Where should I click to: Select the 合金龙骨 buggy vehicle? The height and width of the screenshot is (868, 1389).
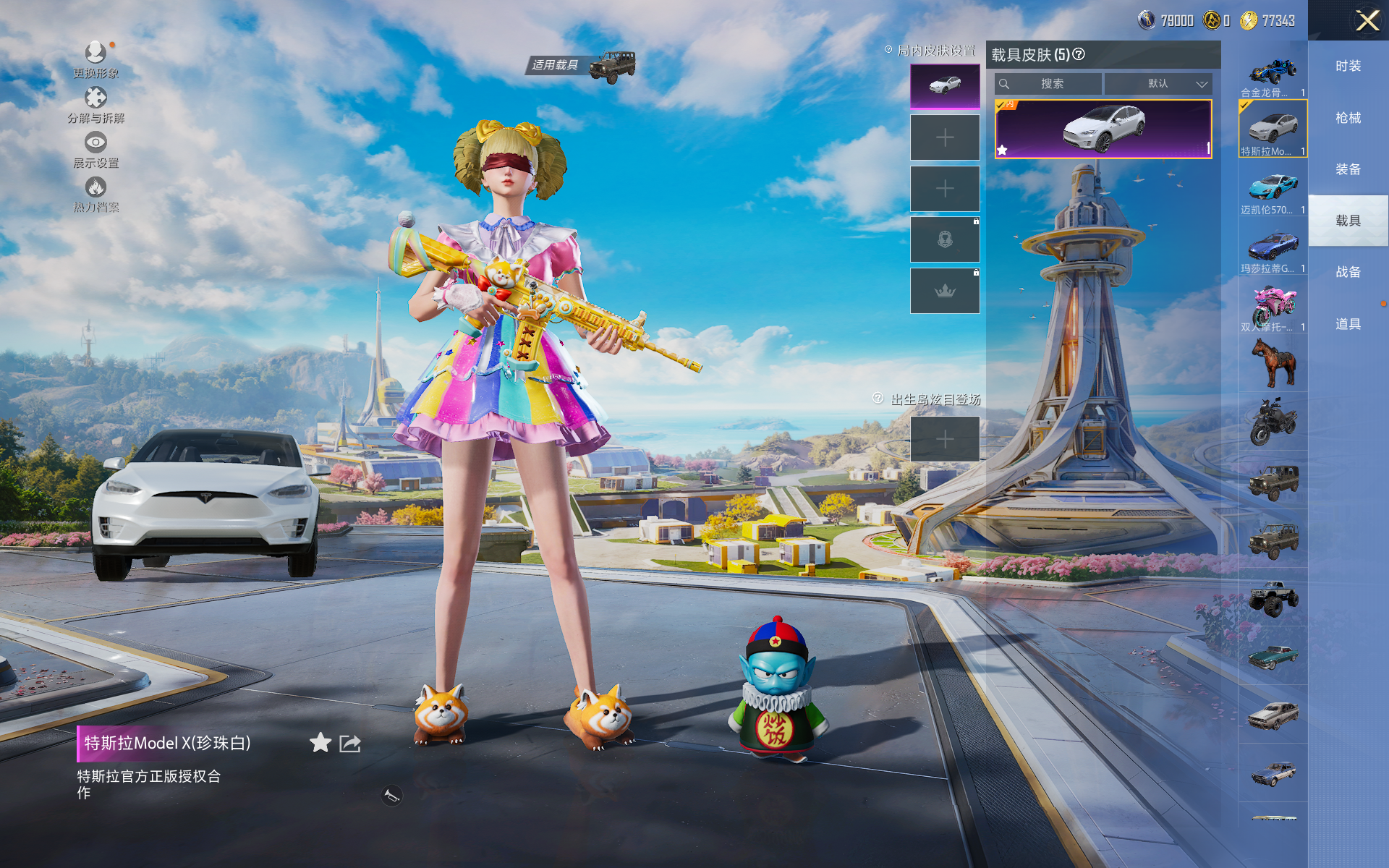pos(1273,74)
